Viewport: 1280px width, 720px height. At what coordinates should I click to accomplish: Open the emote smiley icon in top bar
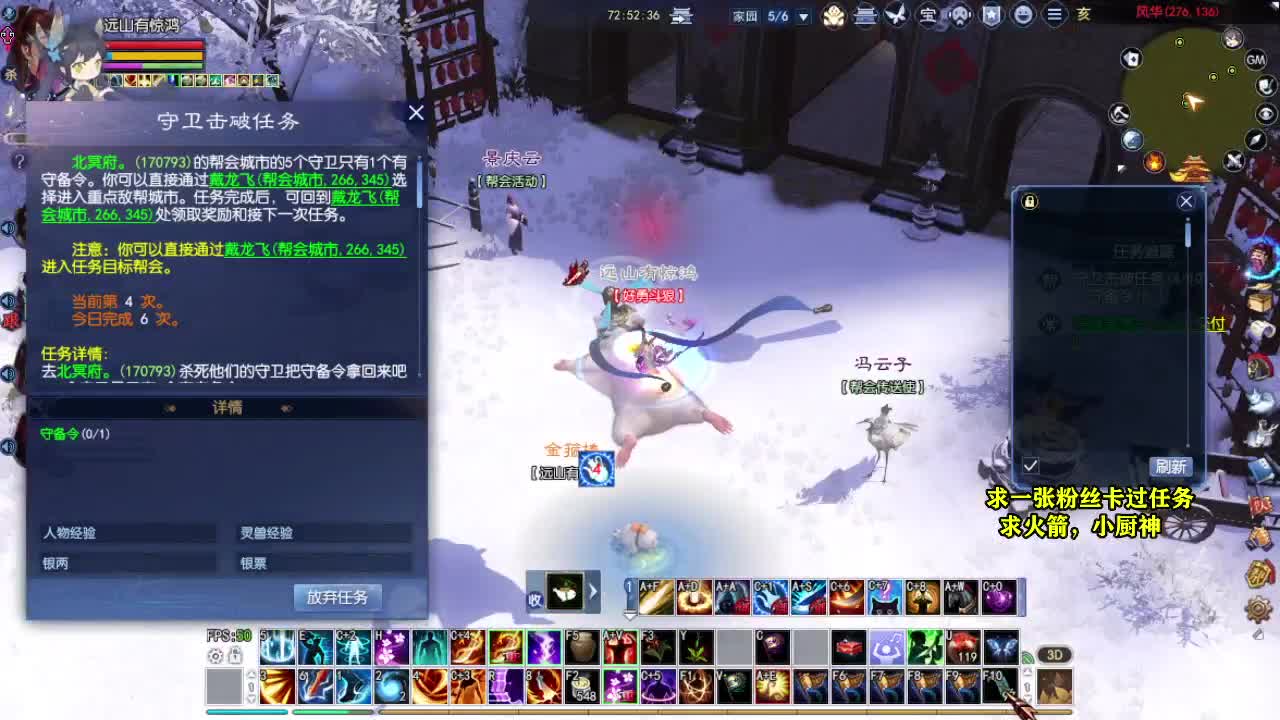coord(1024,15)
